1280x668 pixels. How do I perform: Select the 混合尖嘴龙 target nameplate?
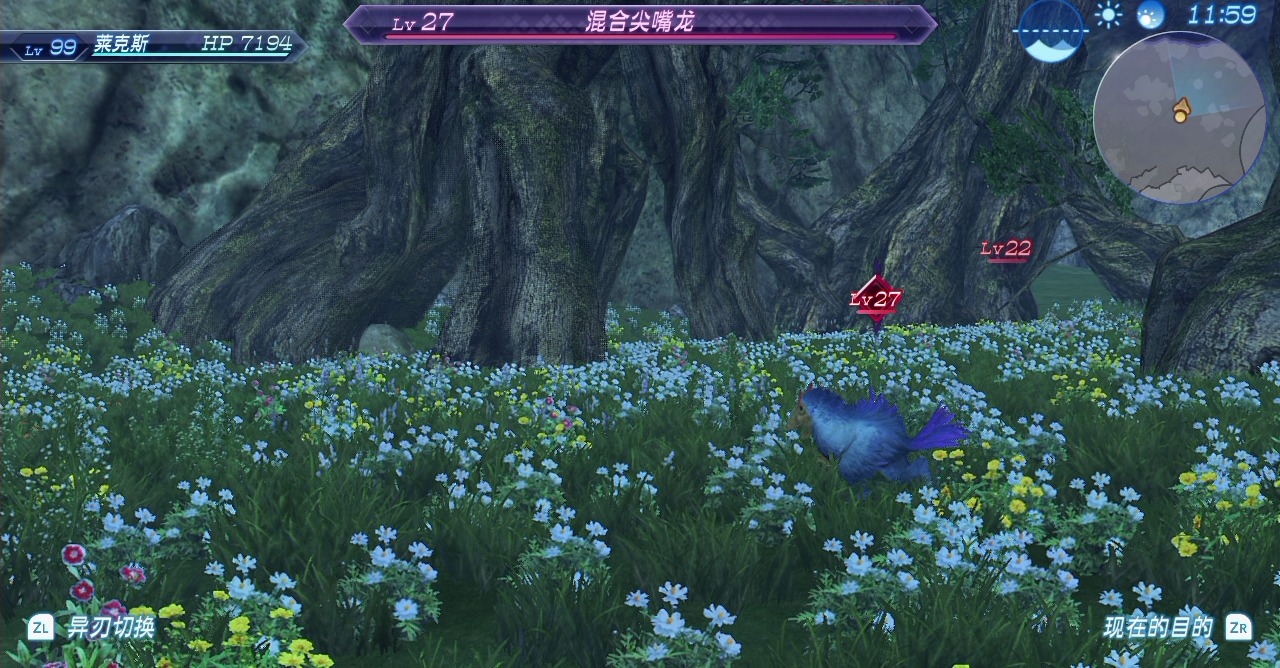tap(640, 23)
